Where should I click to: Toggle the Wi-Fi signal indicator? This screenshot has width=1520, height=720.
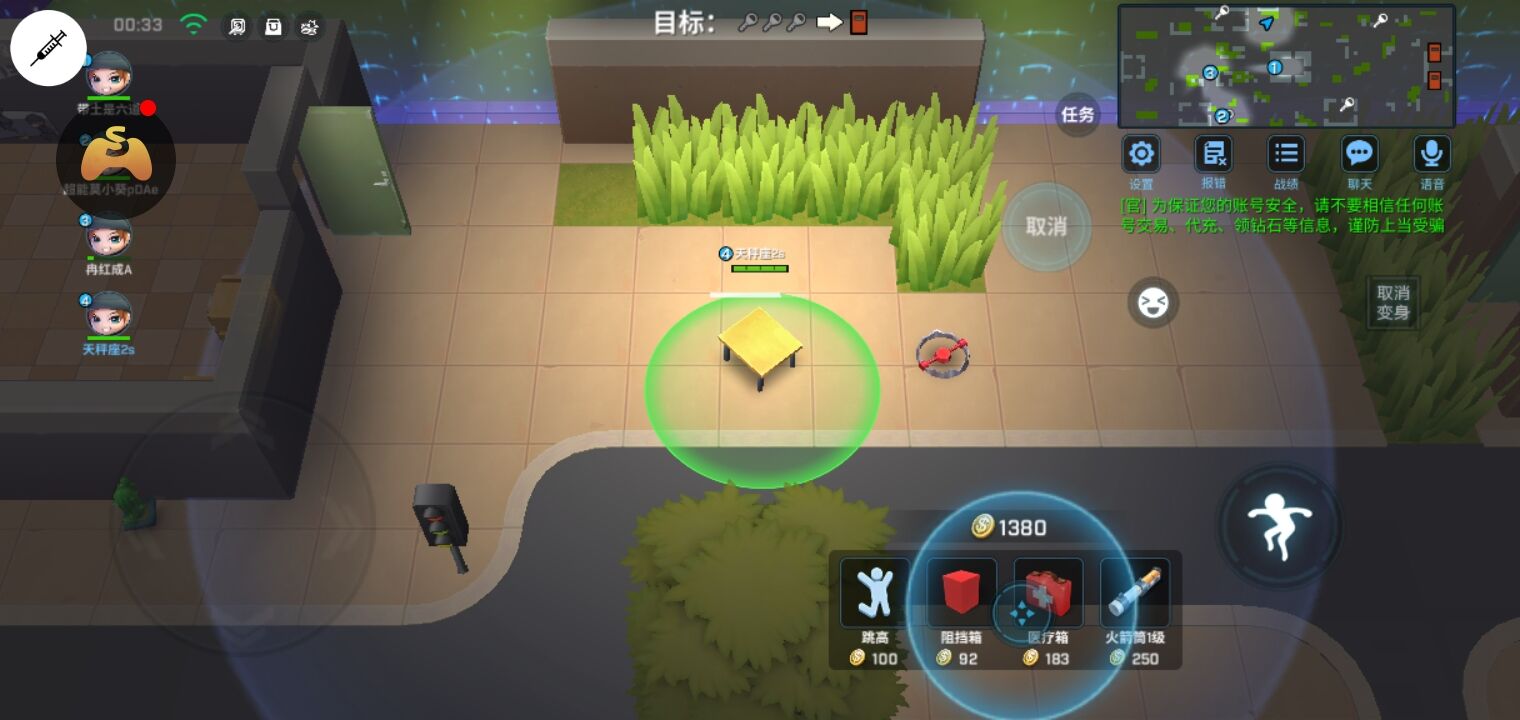[x=193, y=25]
